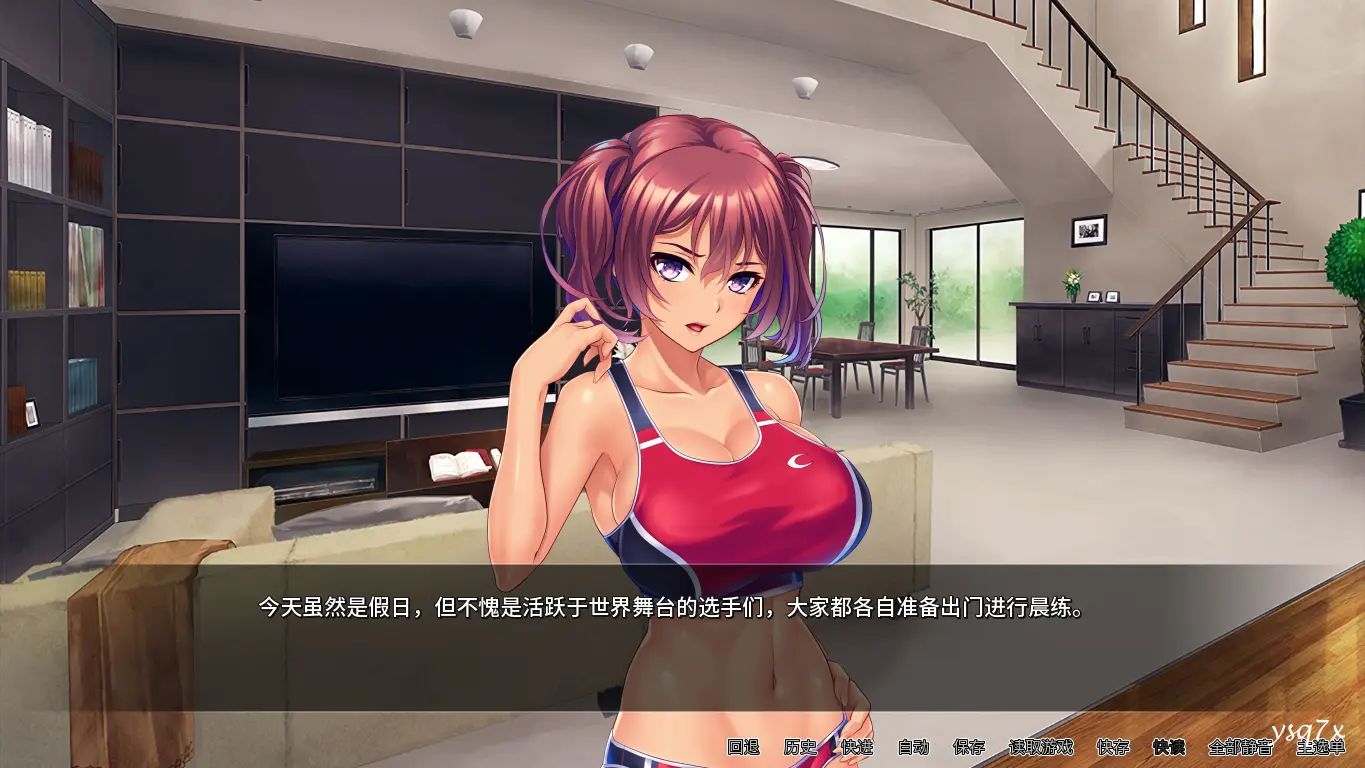
Task: Go to the 主选单 (main menu)
Action: 1320,747
